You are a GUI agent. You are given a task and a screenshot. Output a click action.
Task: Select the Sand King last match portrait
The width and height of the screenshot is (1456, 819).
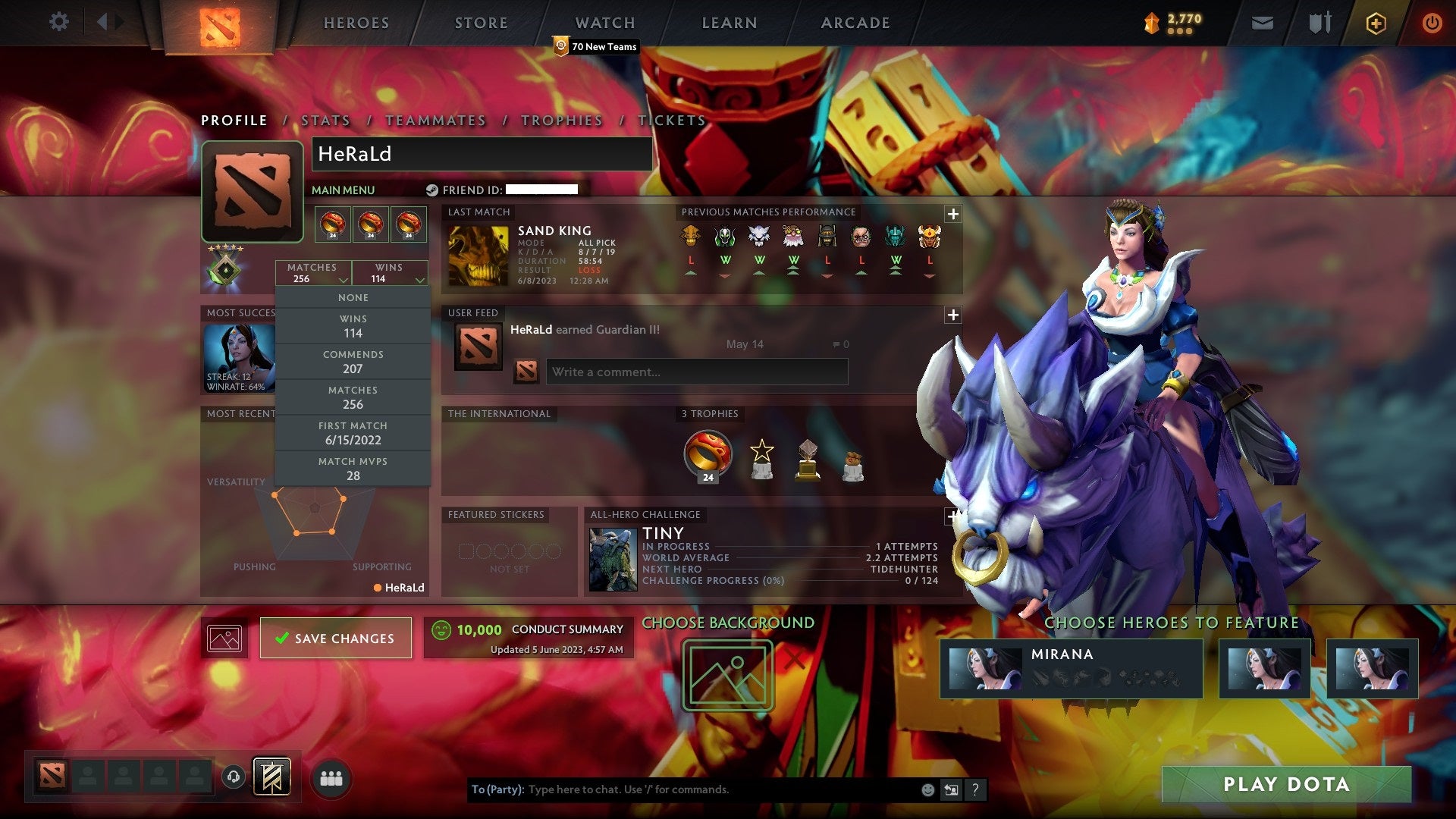coord(478,254)
